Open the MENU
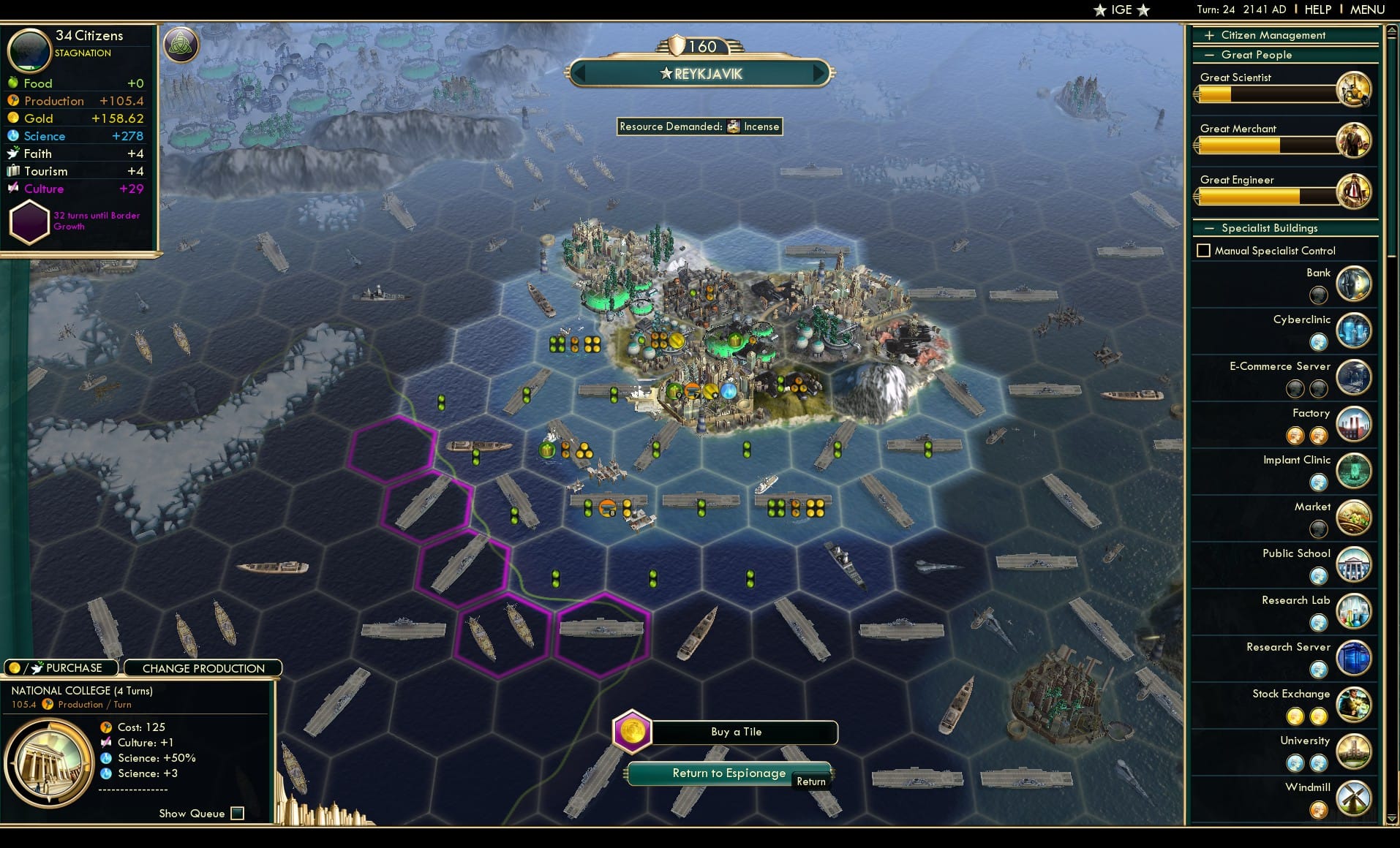1400x848 pixels. [1366, 10]
